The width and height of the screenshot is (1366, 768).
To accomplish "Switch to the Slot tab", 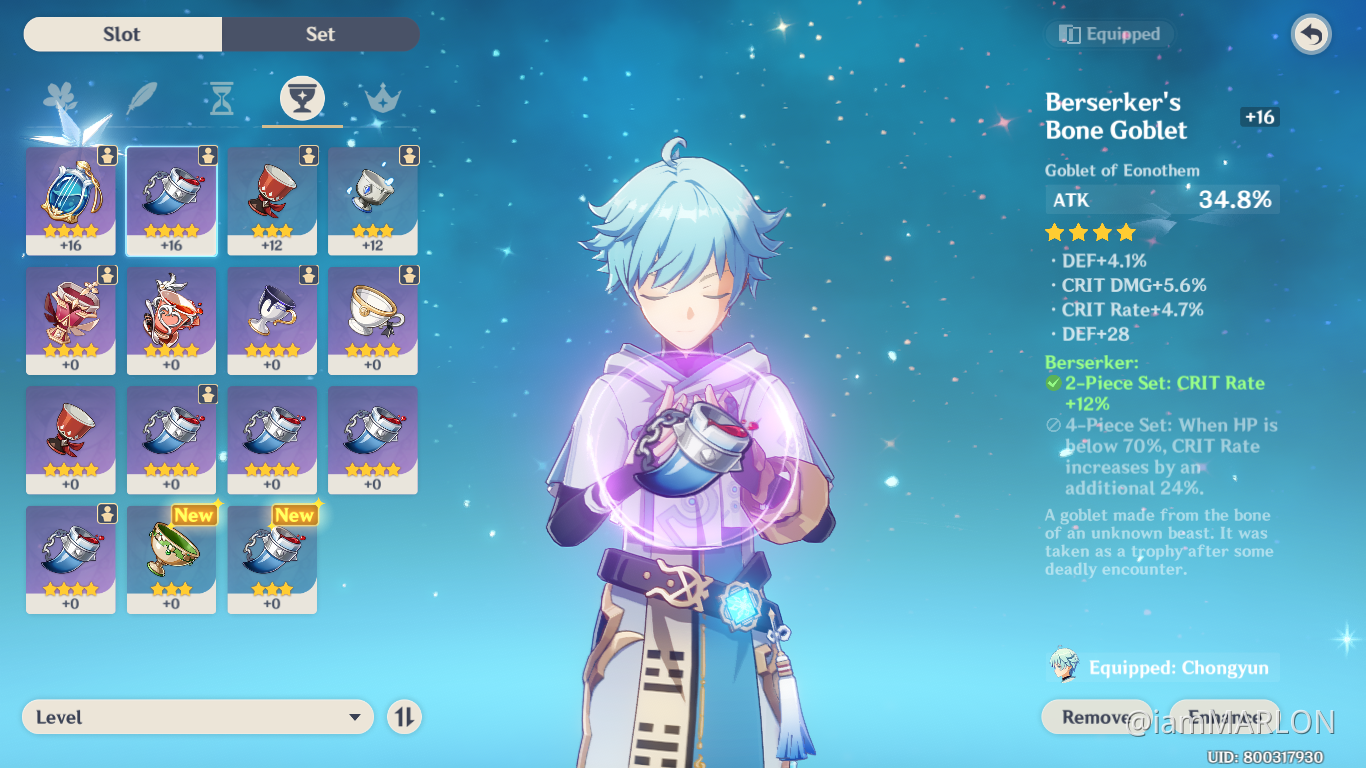I will tap(121, 33).
